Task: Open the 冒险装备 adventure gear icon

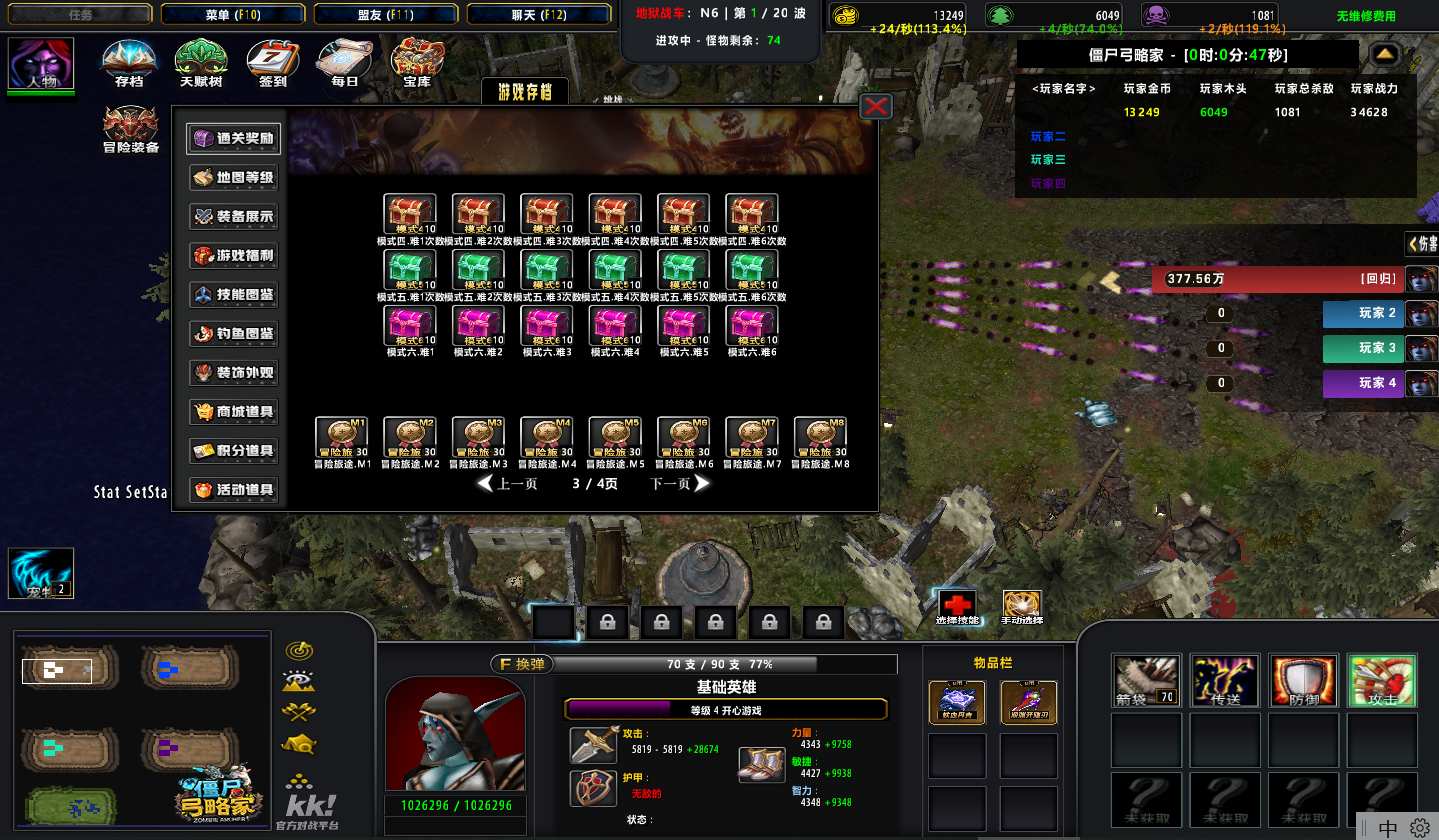Action: click(131, 129)
